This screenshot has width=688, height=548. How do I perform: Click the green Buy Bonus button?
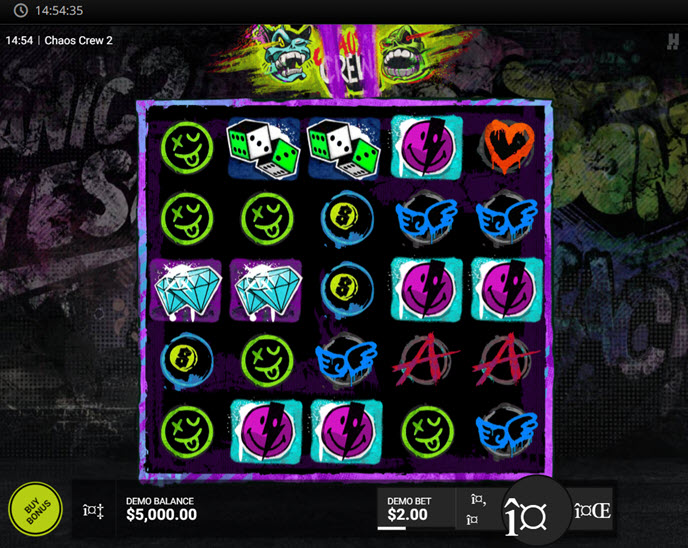[35, 509]
